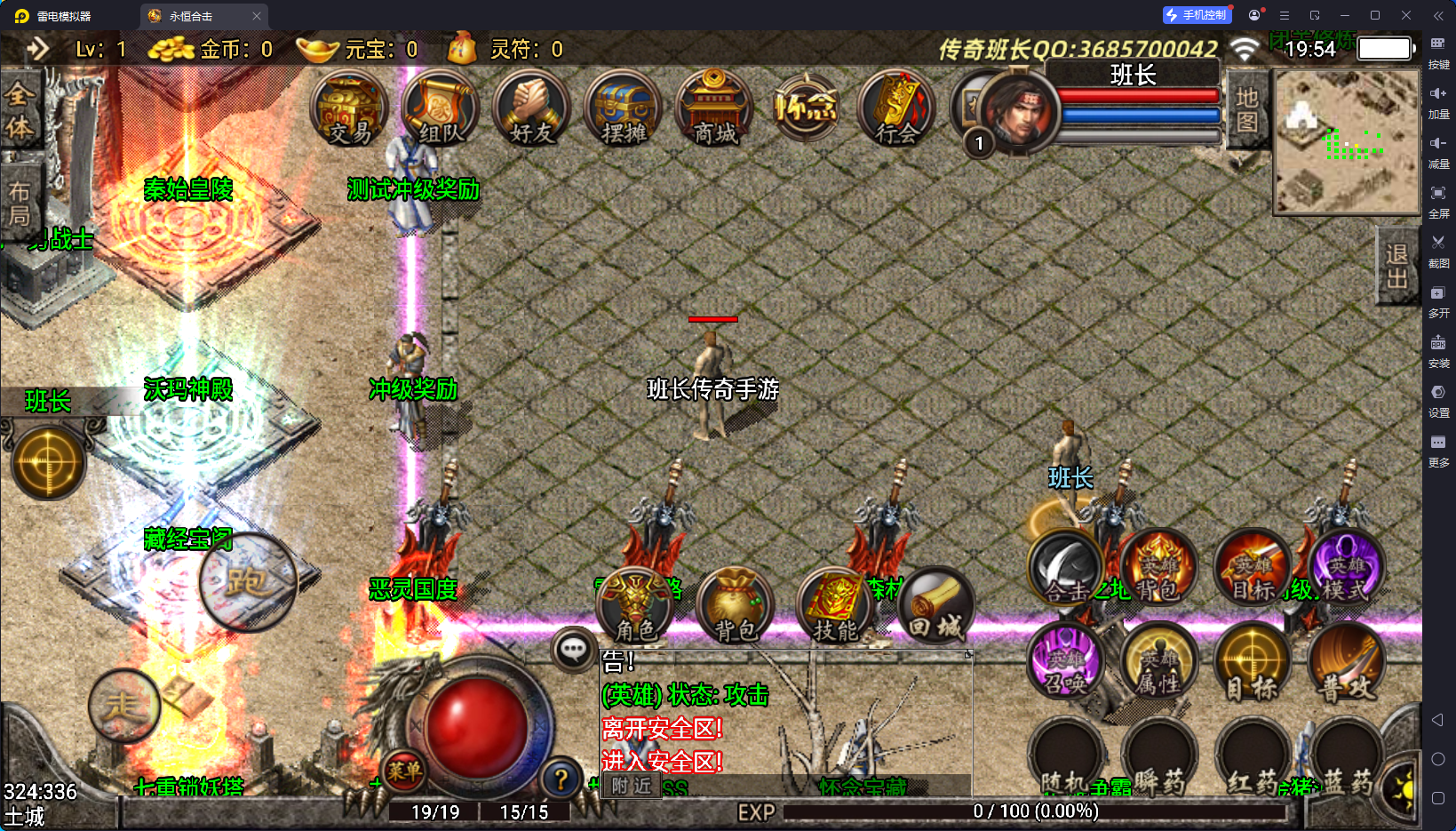This screenshot has height=831, width=1456.
Task: Open the 好友 friends list
Action: 532,108
